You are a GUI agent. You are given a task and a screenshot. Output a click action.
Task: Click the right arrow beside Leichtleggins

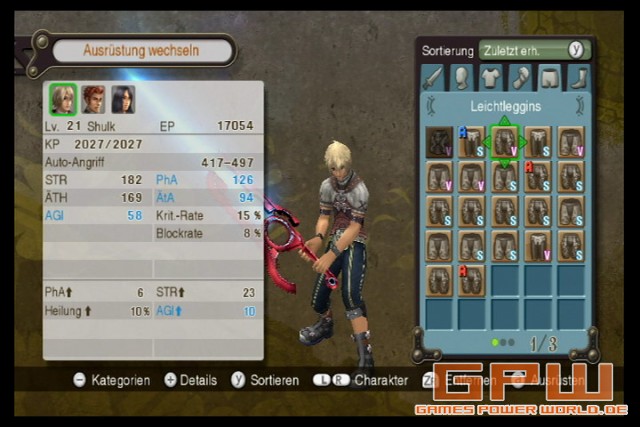pos(579,104)
